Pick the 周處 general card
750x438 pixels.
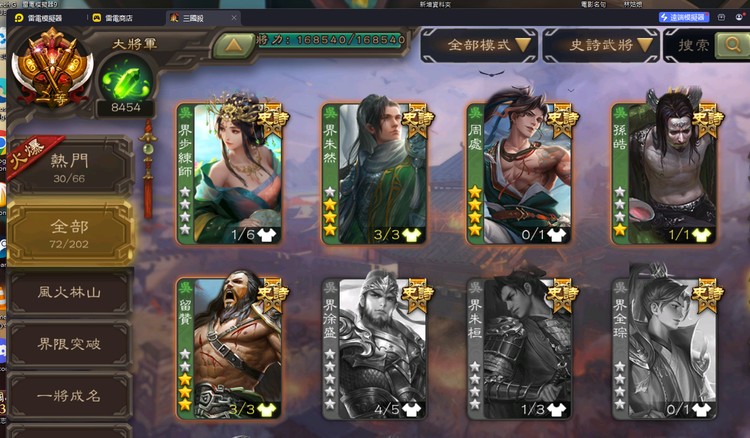pyautogui.click(x=519, y=173)
